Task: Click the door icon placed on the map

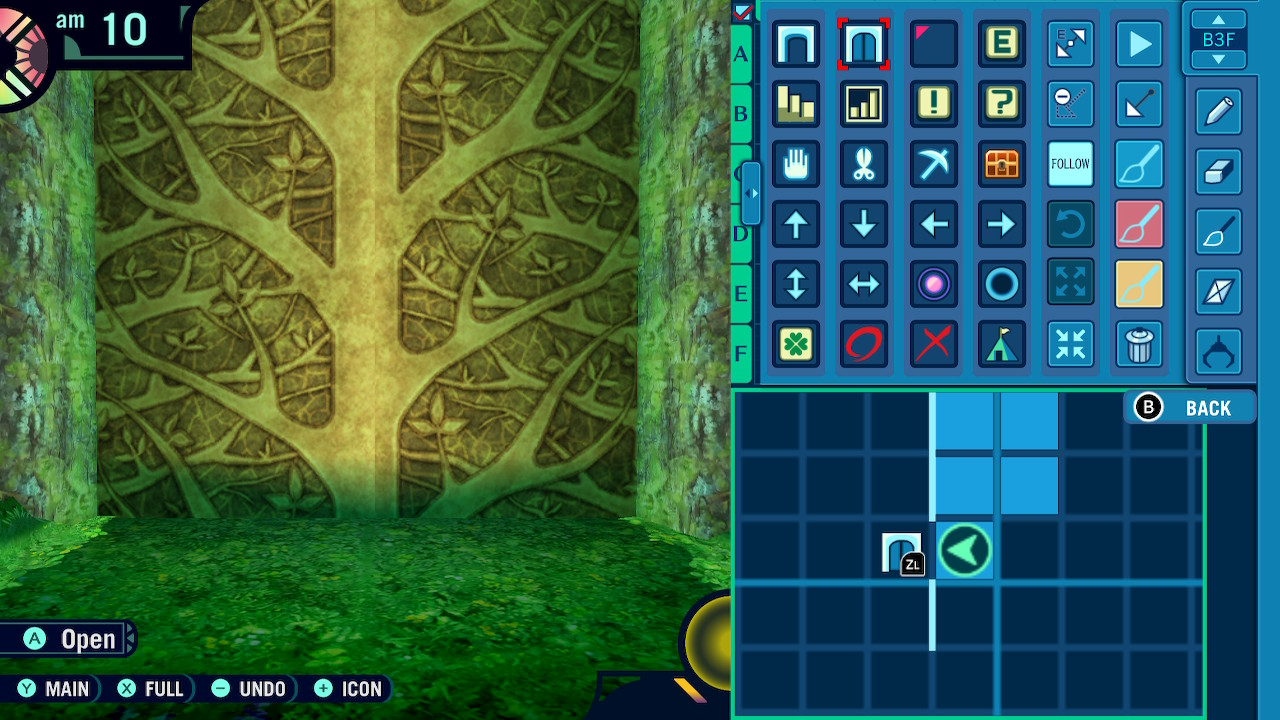Action: pos(900,551)
